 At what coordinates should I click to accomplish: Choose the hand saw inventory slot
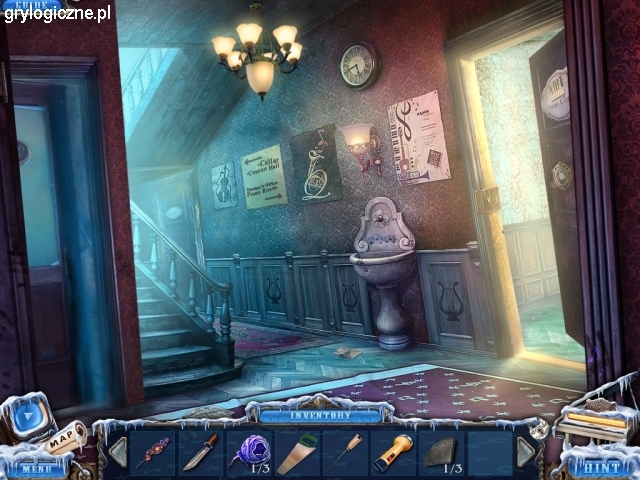[295, 451]
